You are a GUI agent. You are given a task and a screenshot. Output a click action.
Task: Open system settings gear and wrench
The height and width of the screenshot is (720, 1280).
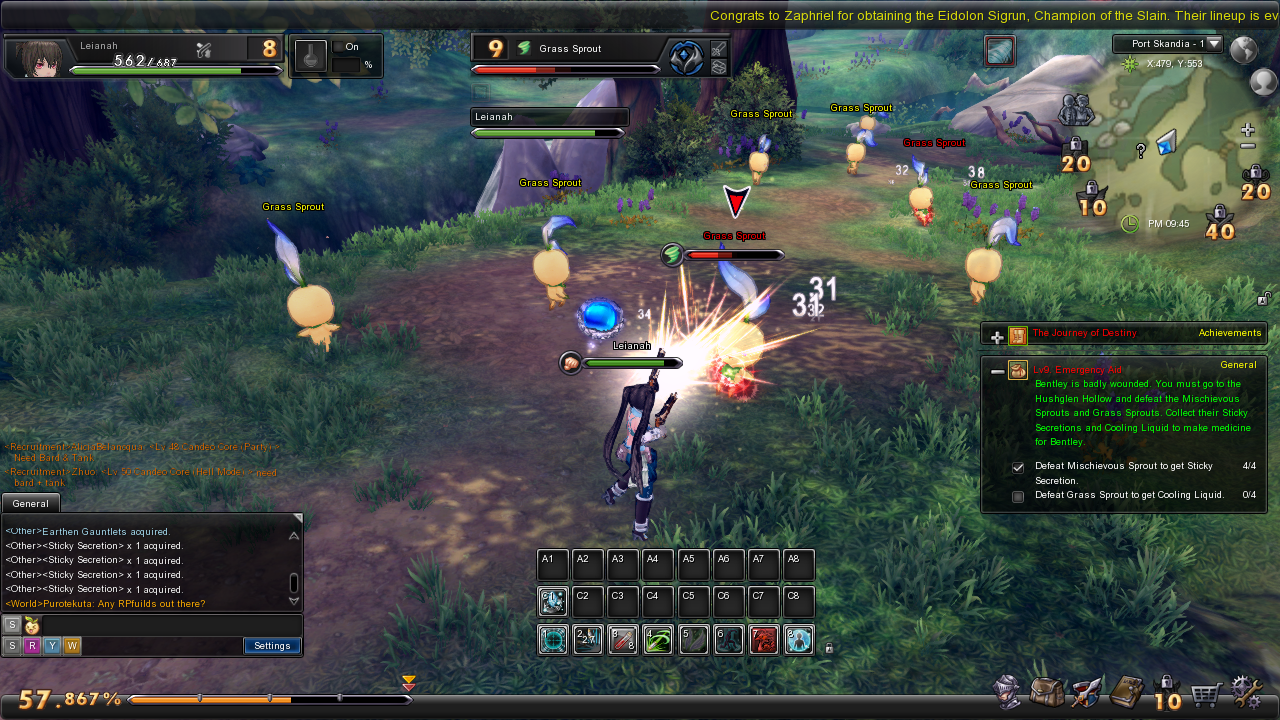1246,692
